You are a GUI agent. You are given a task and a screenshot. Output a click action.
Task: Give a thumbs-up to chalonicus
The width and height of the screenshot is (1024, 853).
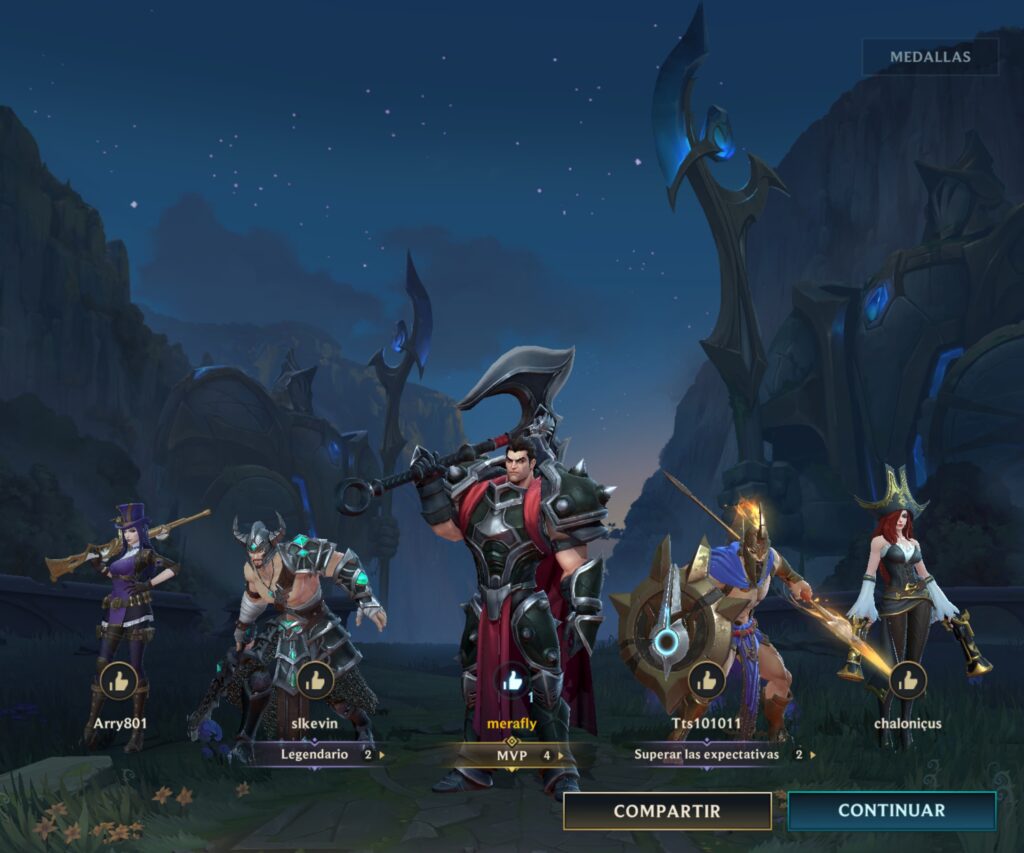[x=907, y=681]
